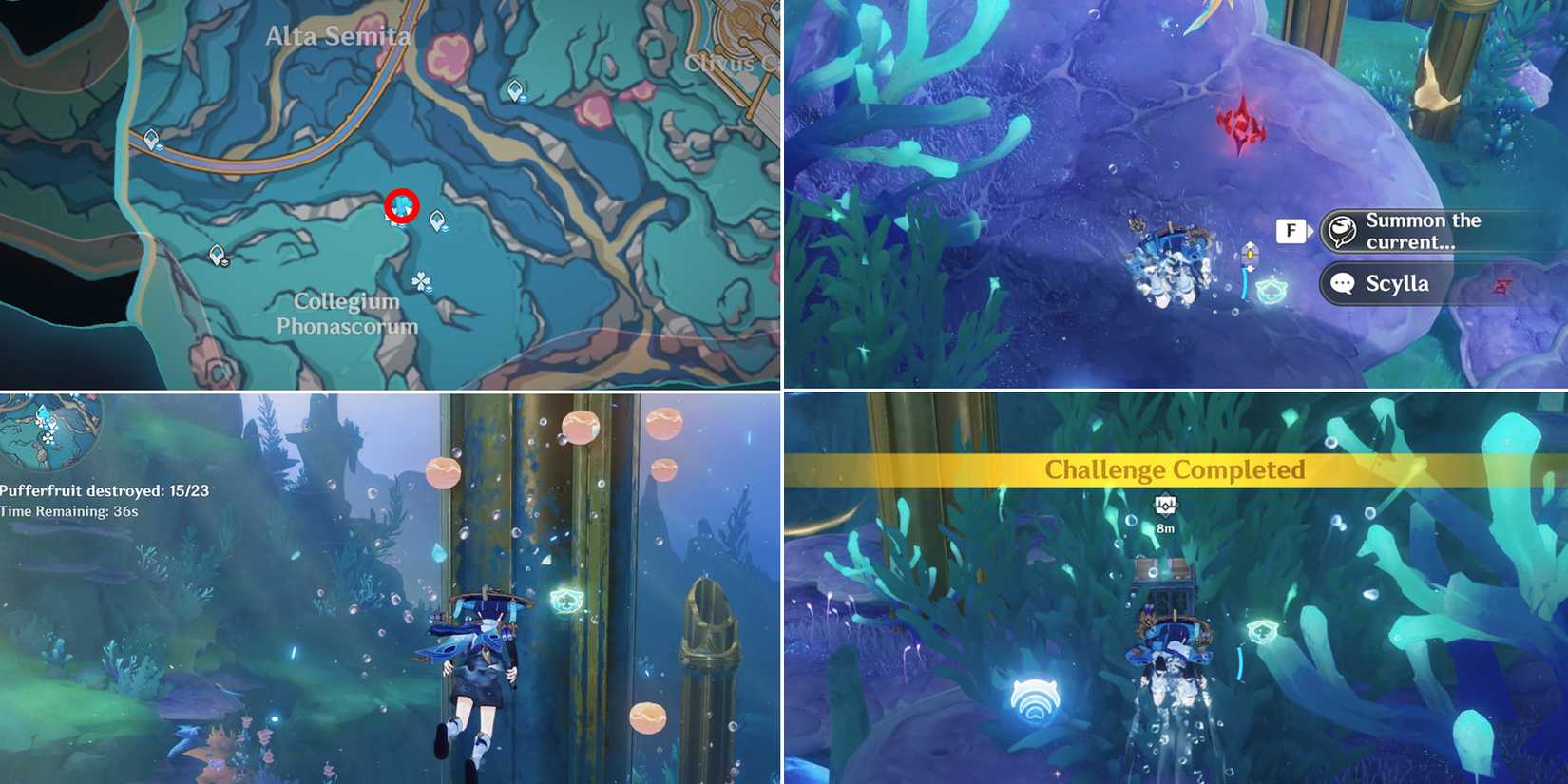
Task: Click the clover marker near Collegium Phonascorum
Action: pyautogui.click(x=422, y=282)
